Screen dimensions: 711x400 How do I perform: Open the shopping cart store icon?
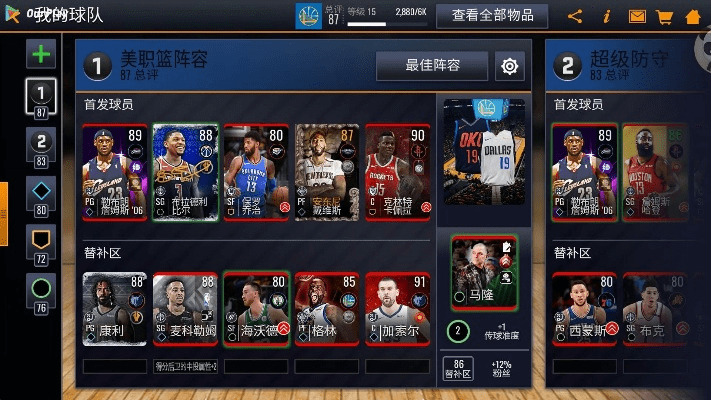point(664,16)
